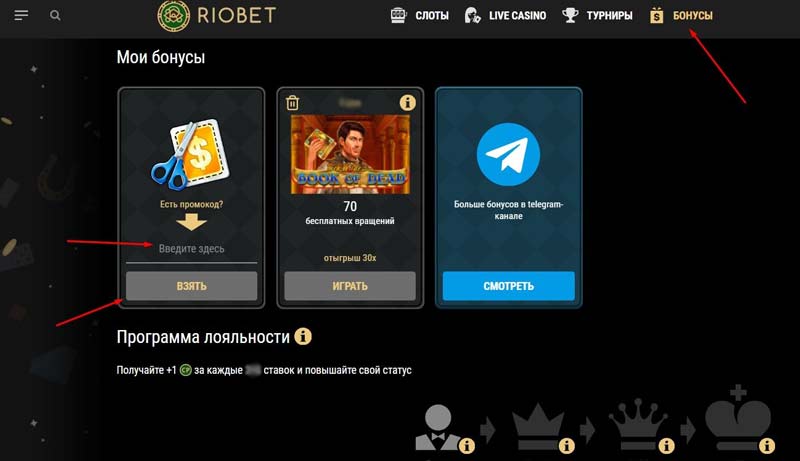Show loyalty program info icon
The image size is (800, 461).
click(303, 336)
